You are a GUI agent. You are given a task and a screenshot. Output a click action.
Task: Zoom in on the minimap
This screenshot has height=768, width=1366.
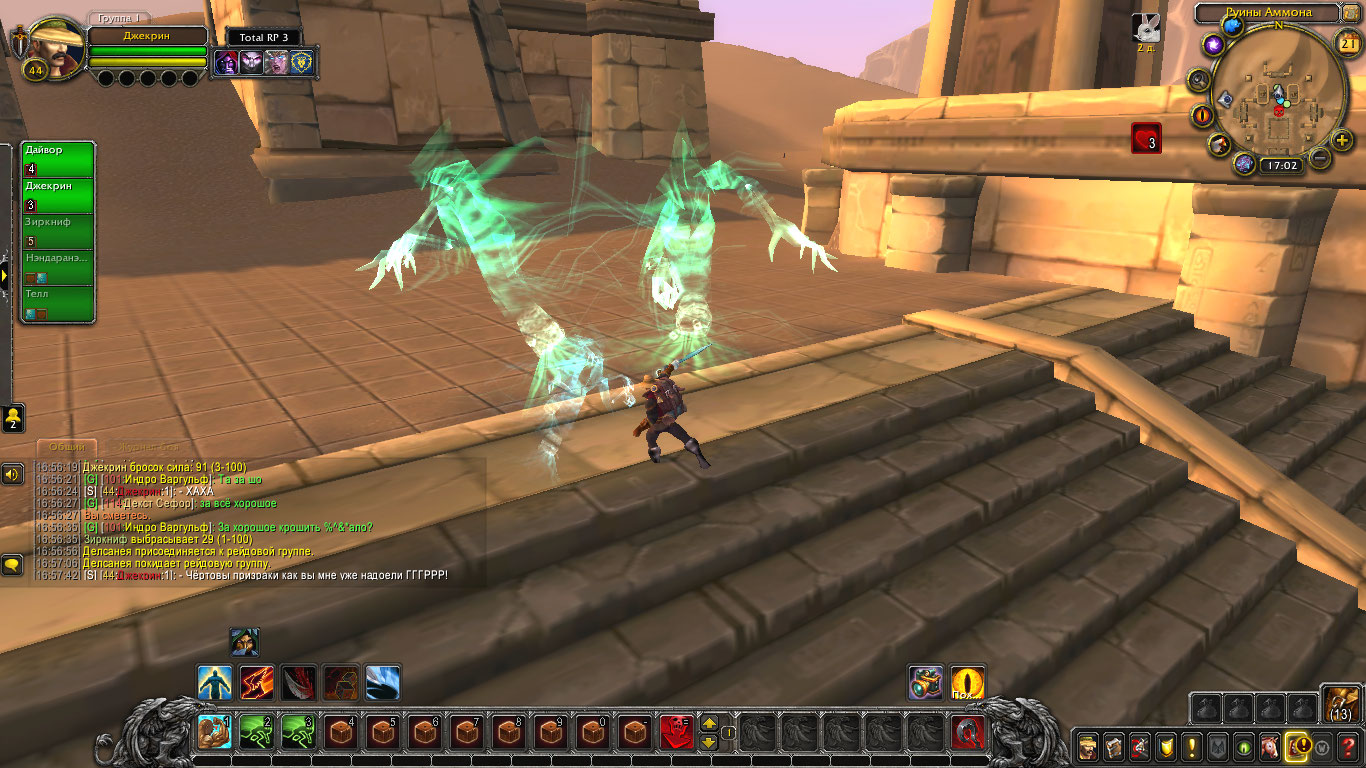point(1342,140)
